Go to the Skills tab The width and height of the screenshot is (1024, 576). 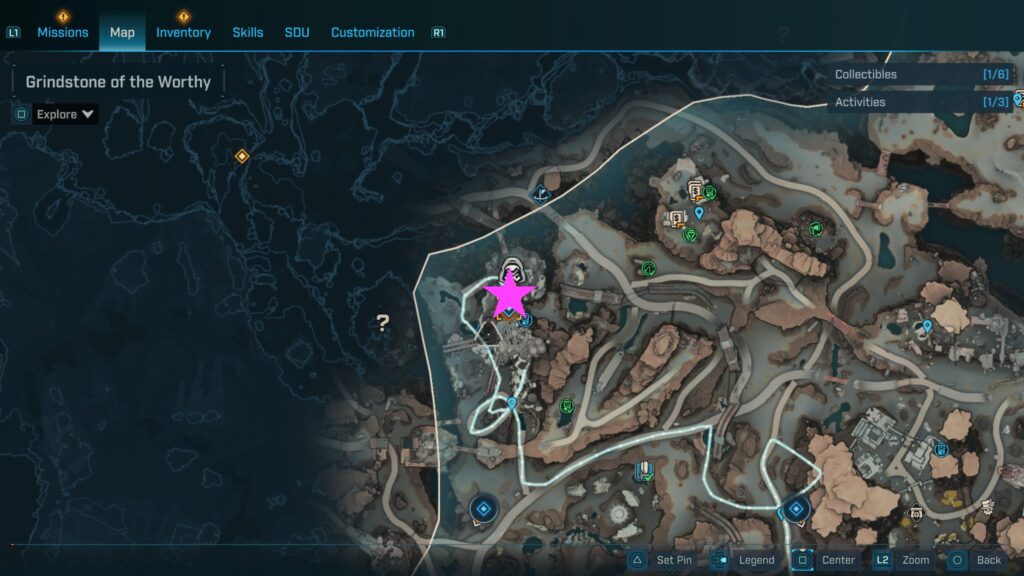[248, 32]
